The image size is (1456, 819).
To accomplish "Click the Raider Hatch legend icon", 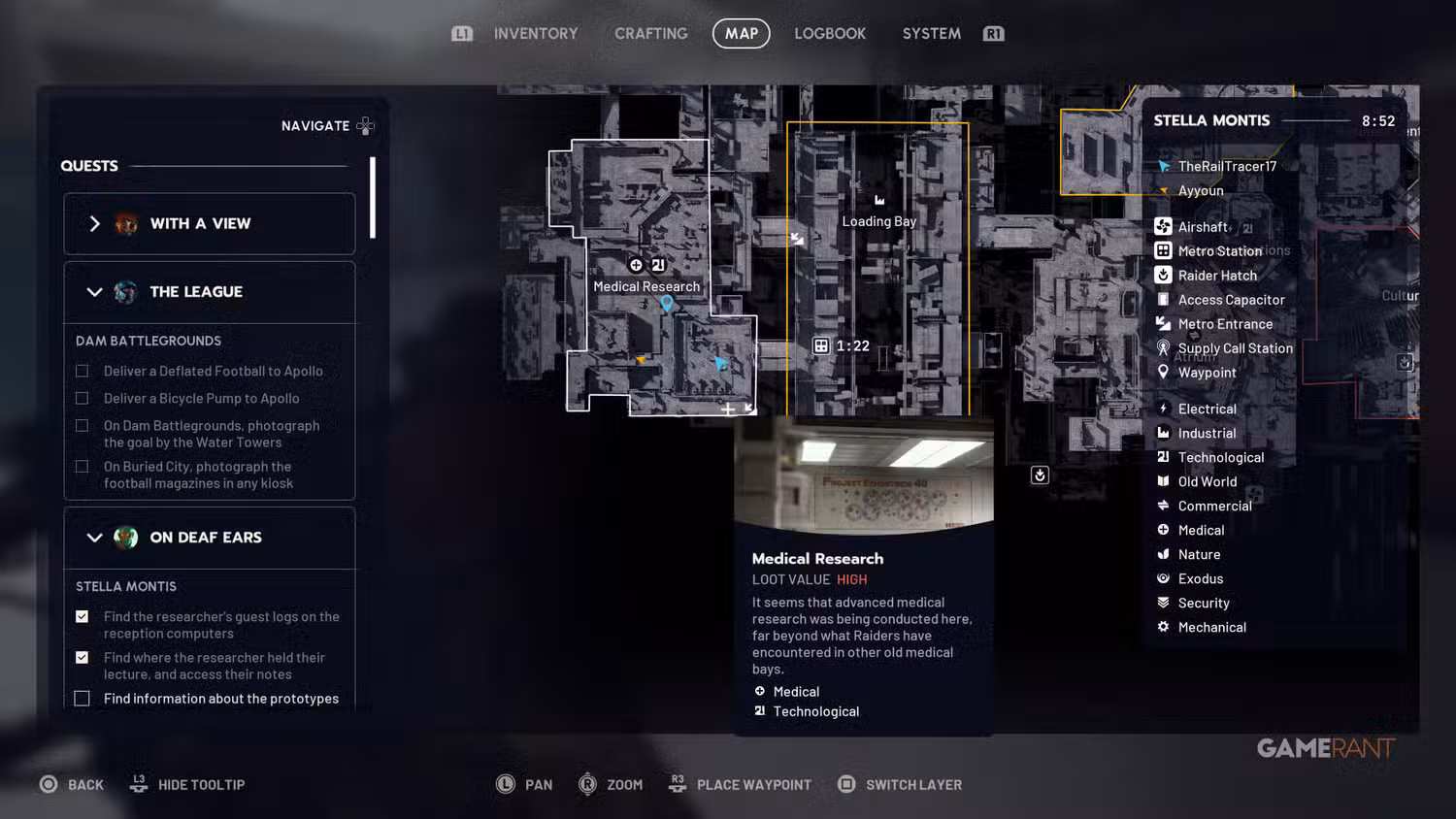I will pos(1164,275).
